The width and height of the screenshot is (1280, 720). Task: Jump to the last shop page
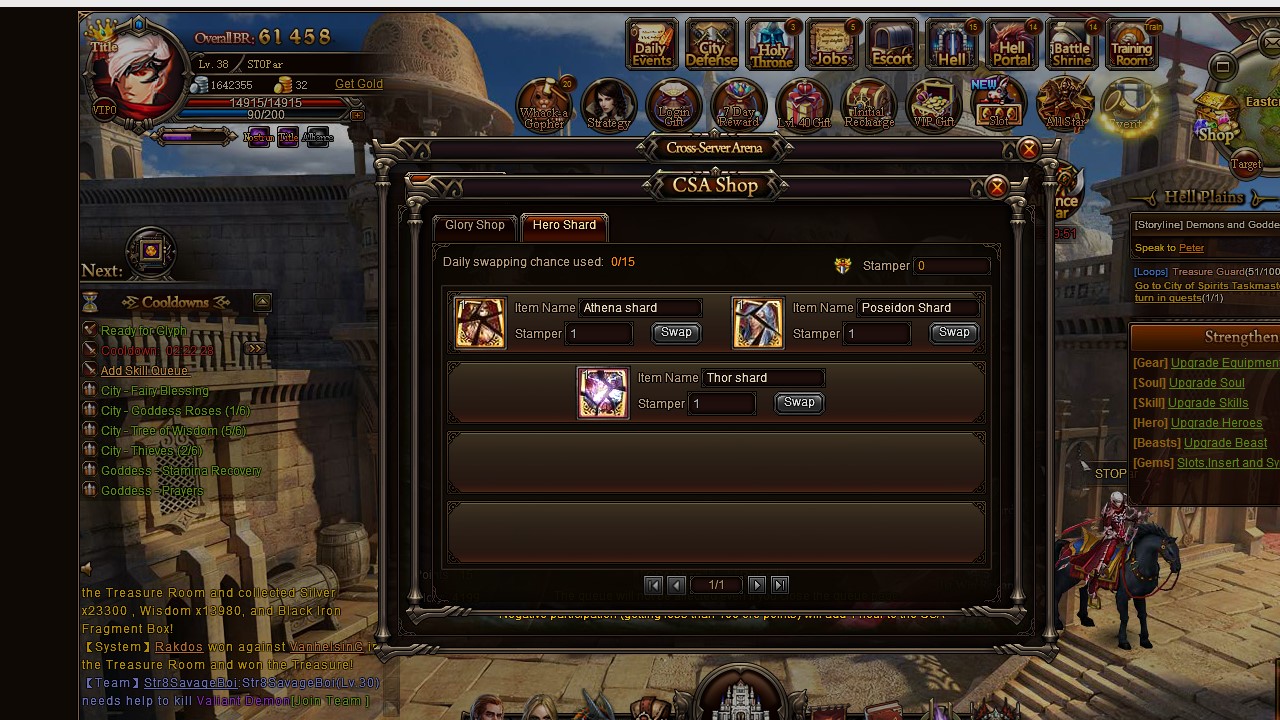point(780,585)
